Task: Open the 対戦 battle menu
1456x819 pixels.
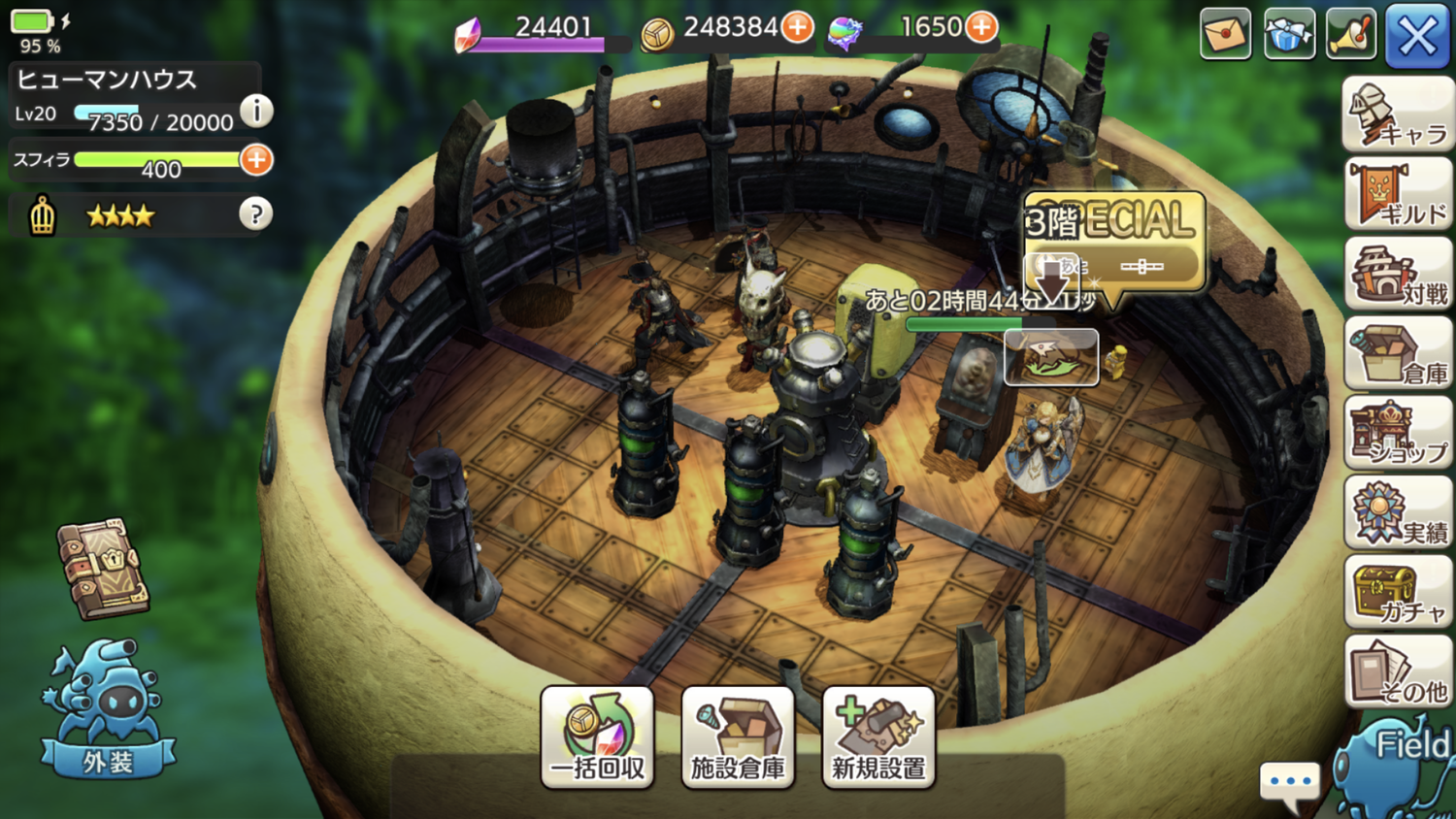Action: (1398, 275)
